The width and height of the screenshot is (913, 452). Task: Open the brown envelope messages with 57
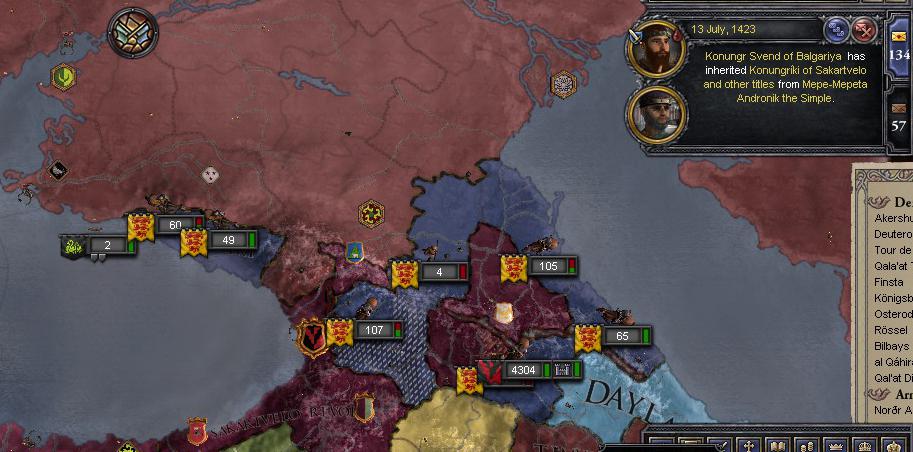pos(899,114)
